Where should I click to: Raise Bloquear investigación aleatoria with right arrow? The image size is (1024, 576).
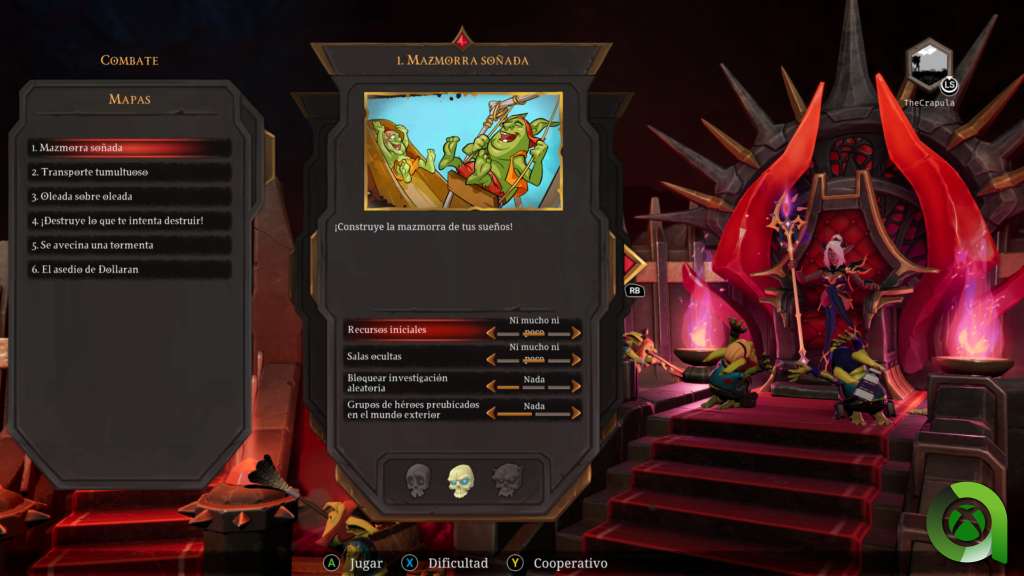(x=577, y=385)
